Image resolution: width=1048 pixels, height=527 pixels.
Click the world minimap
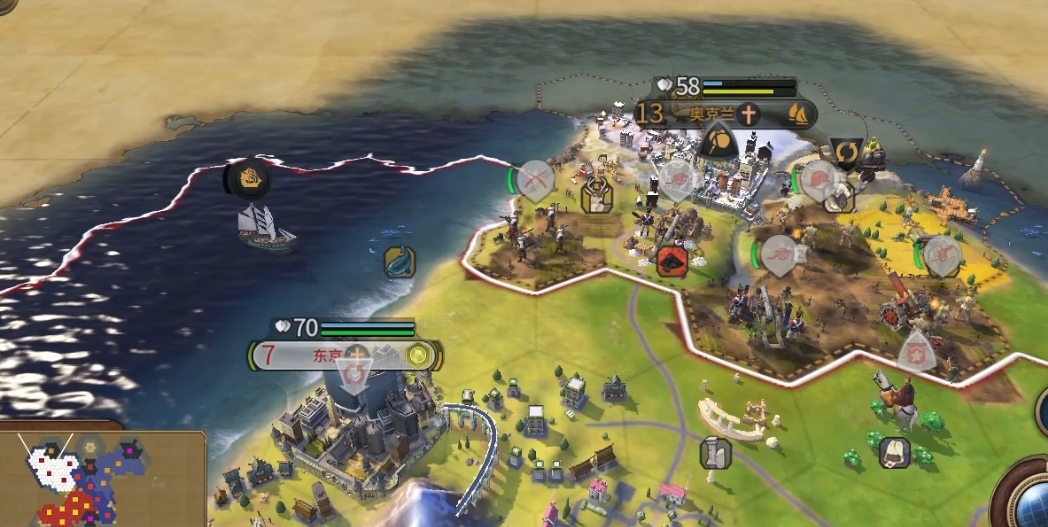pos(98,479)
